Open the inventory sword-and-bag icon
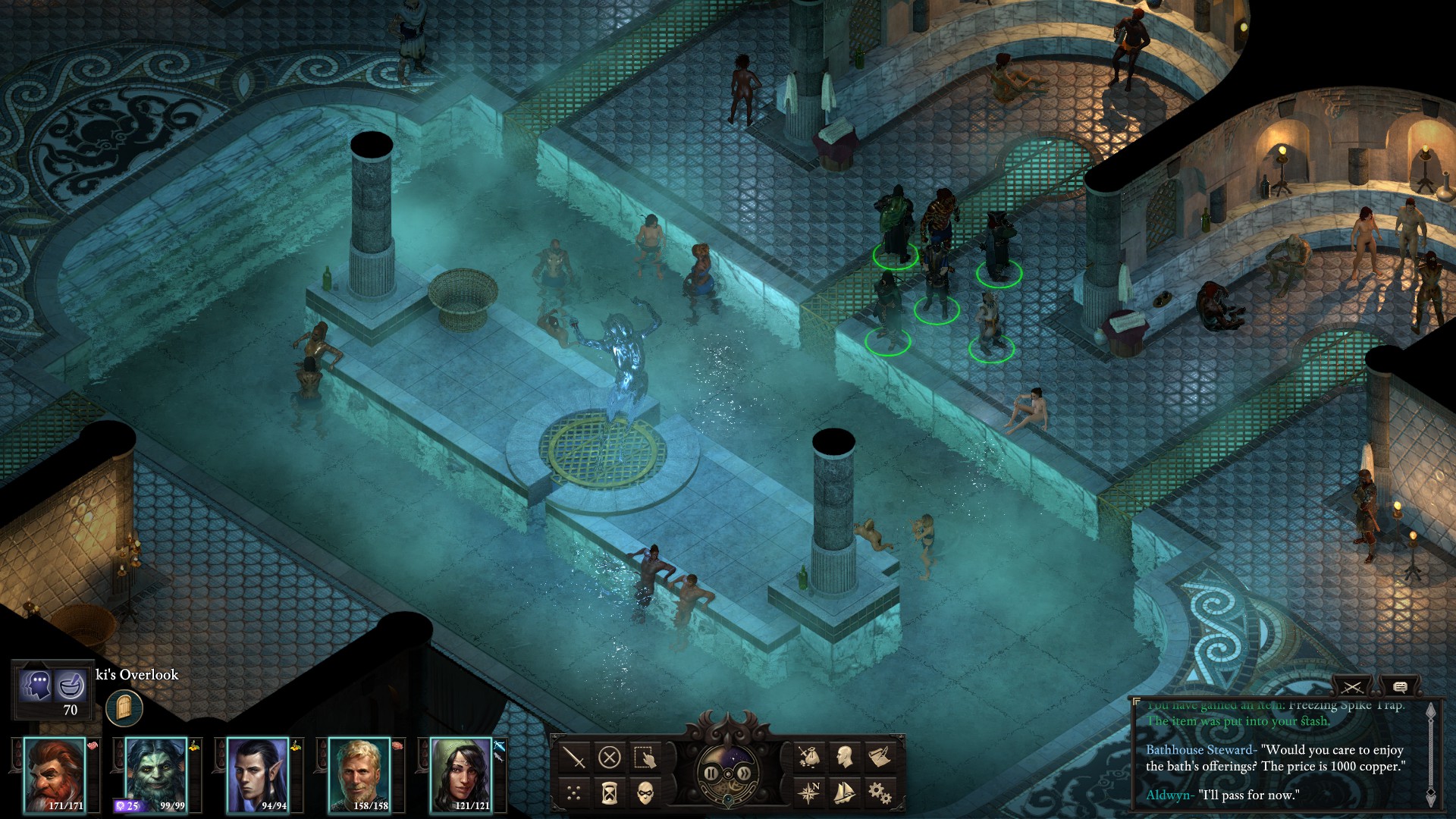 click(x=808, y=757)
